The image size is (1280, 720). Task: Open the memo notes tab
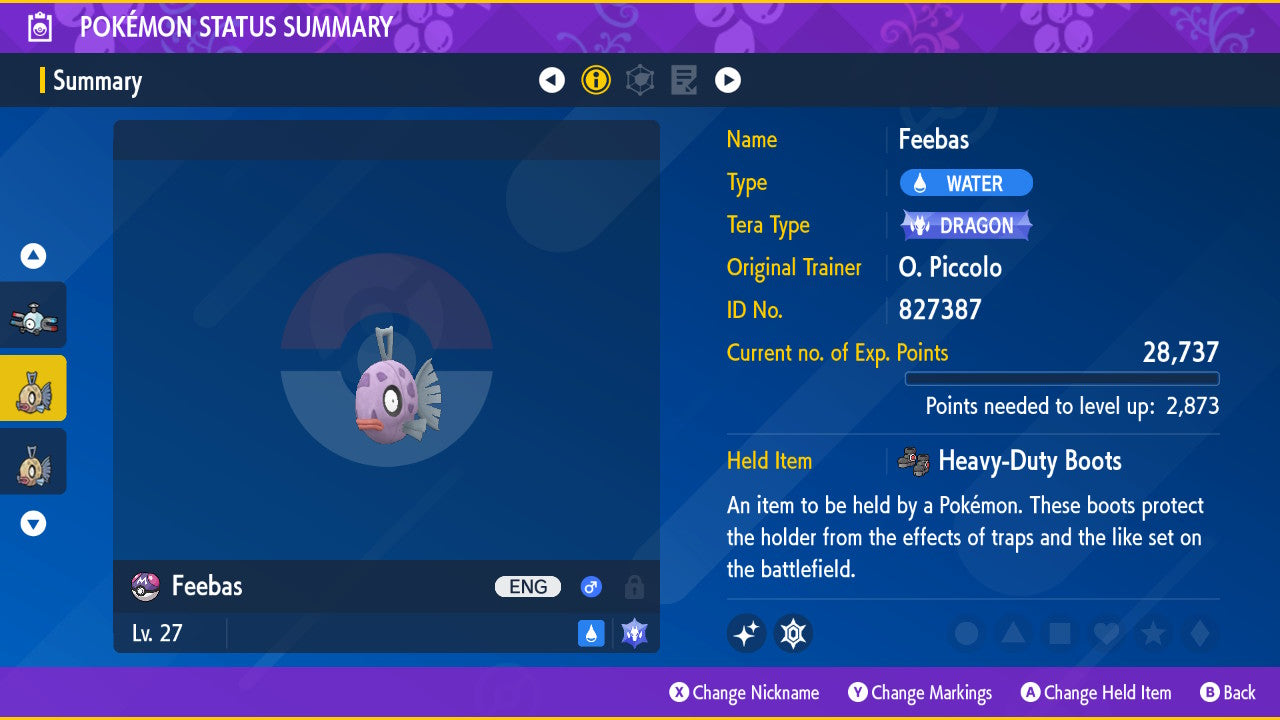click(684, 80)
